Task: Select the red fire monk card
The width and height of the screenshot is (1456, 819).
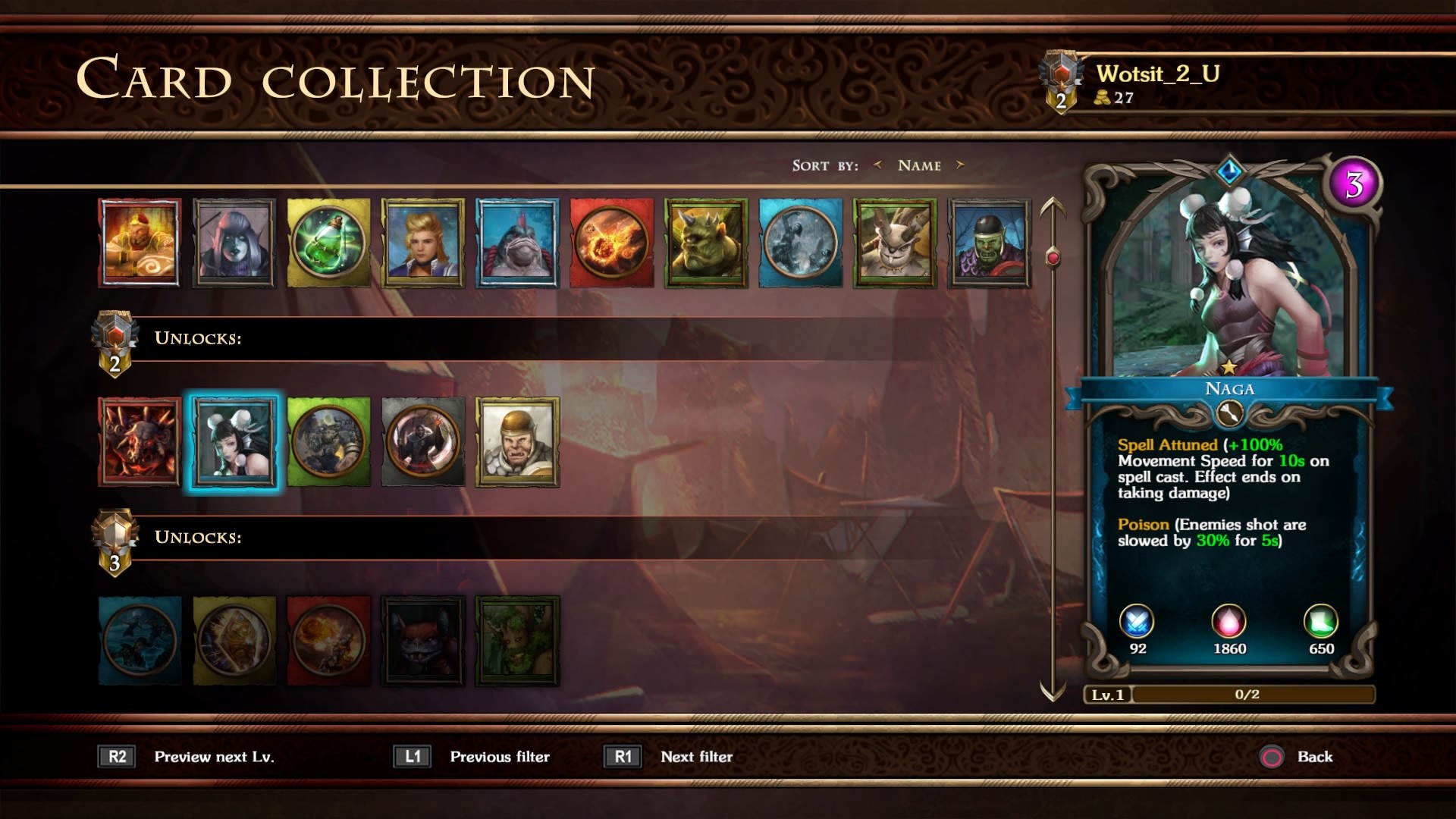Action: point(140,243)
